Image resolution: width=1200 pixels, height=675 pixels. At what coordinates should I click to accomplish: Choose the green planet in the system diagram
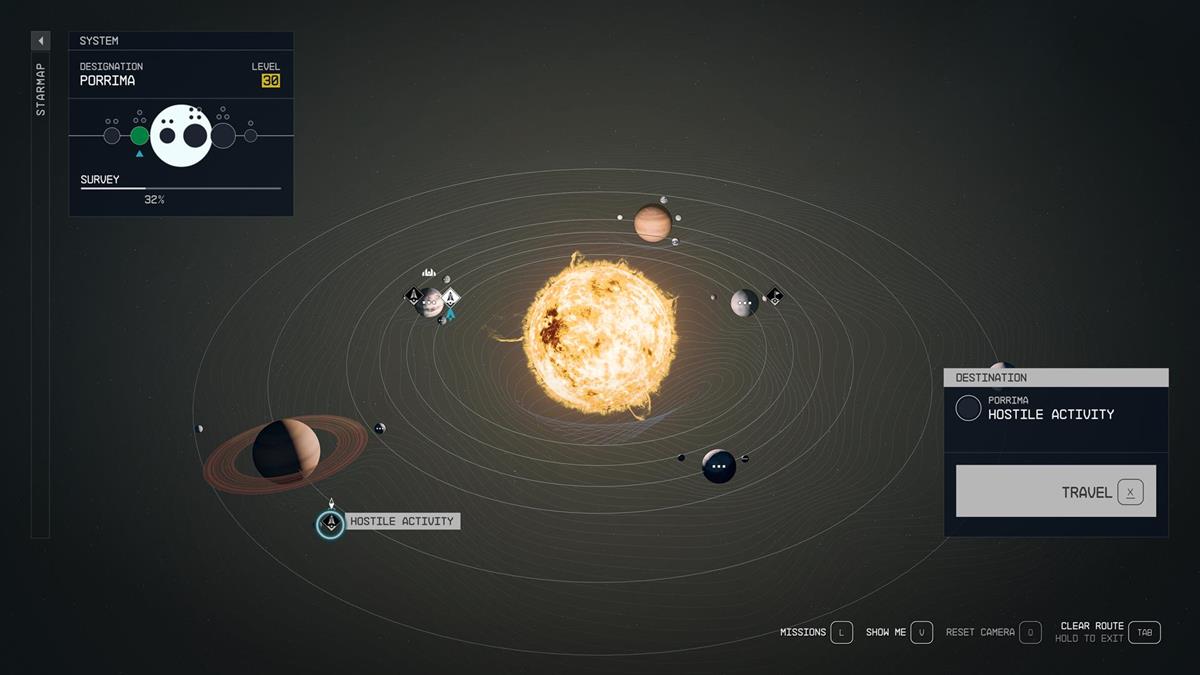pos(140,136)
